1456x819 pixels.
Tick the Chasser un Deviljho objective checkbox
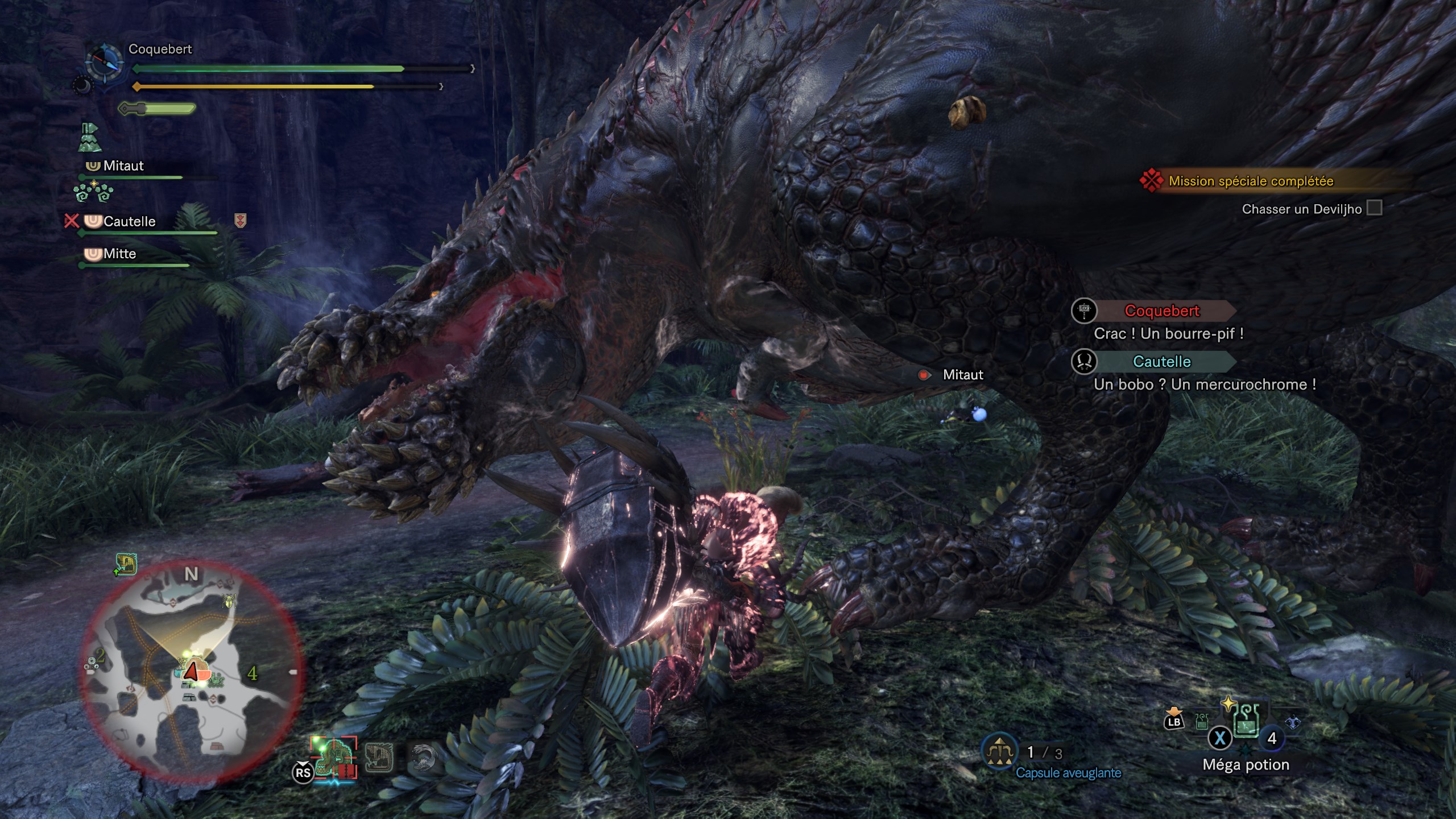(x=1374, y=208)
